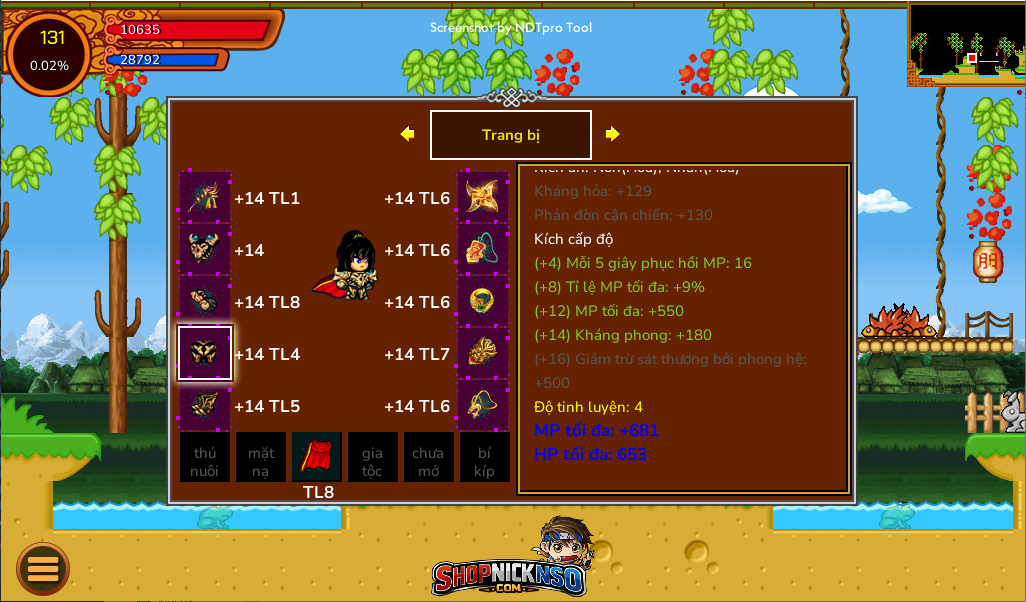1026x602 pixels.
Task: Select the red charm necklace slot
Action: (484, 249)
